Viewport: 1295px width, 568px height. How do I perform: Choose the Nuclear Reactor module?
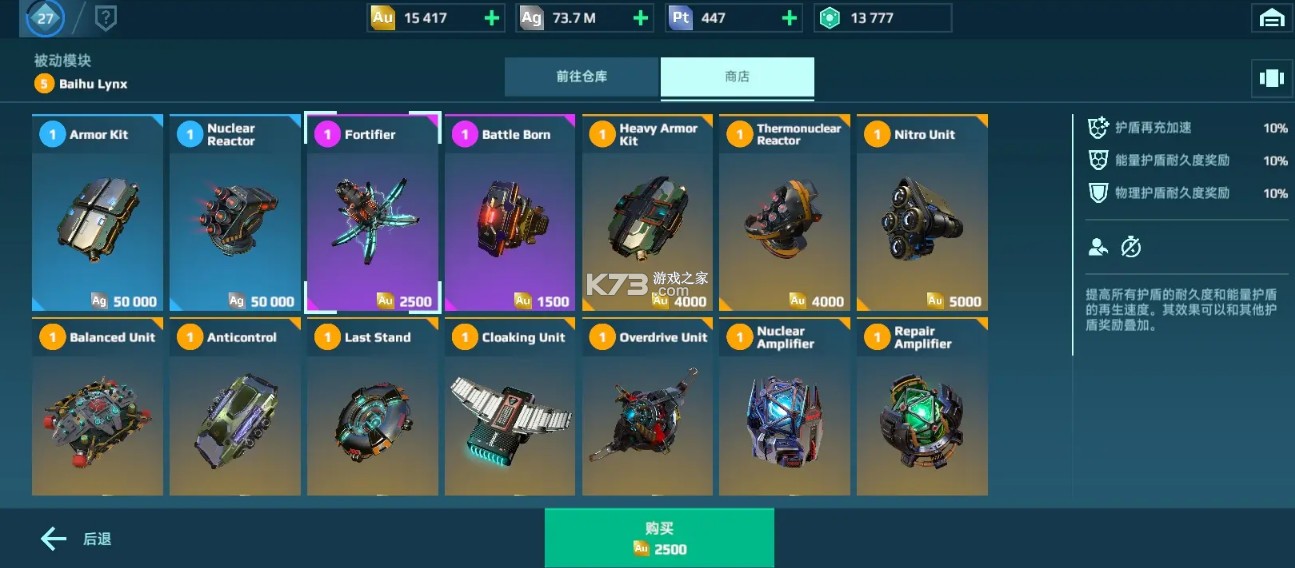[235, 213]
